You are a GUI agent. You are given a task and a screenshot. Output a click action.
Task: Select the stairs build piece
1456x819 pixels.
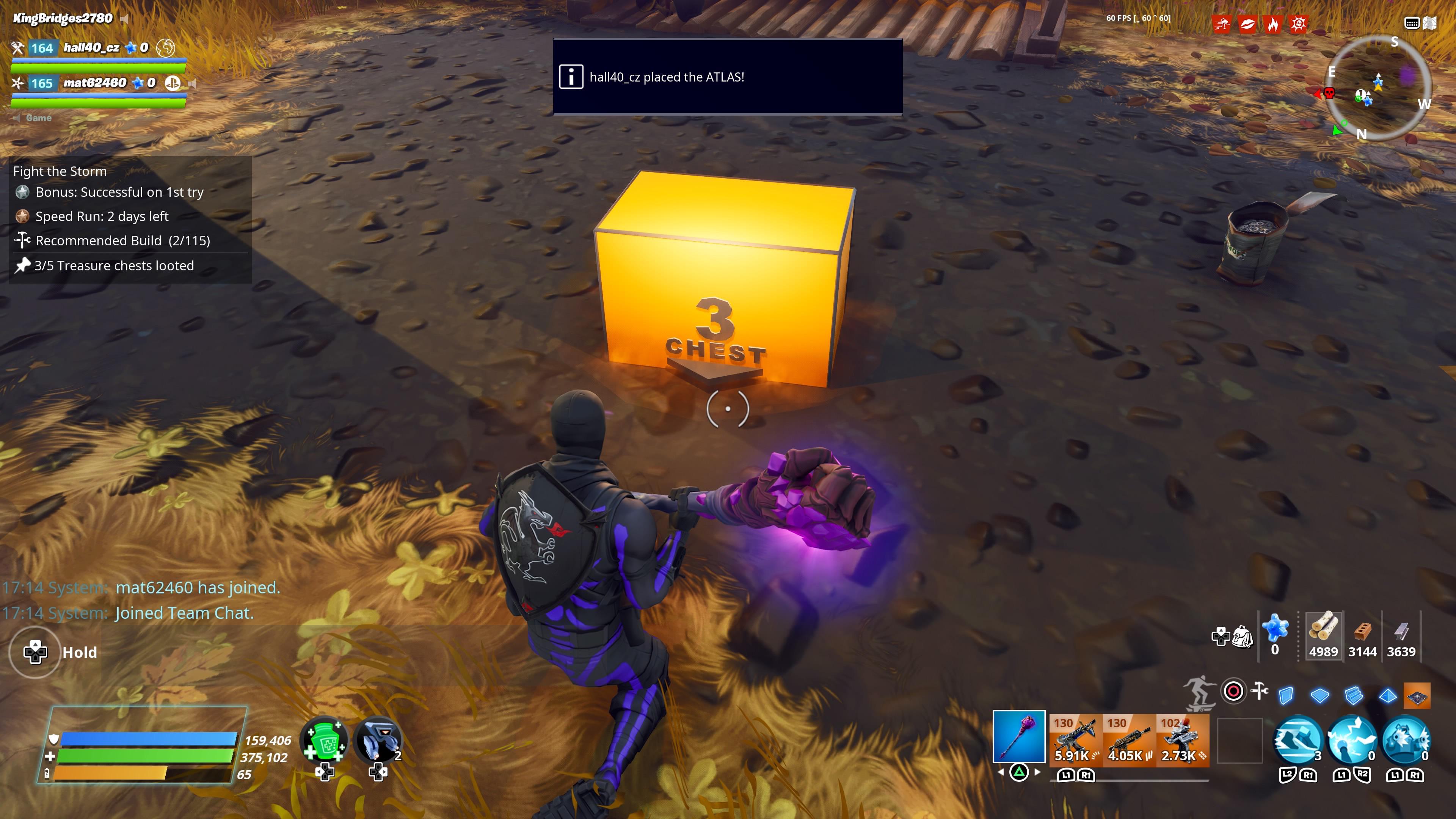click(x=1354, y=695)
